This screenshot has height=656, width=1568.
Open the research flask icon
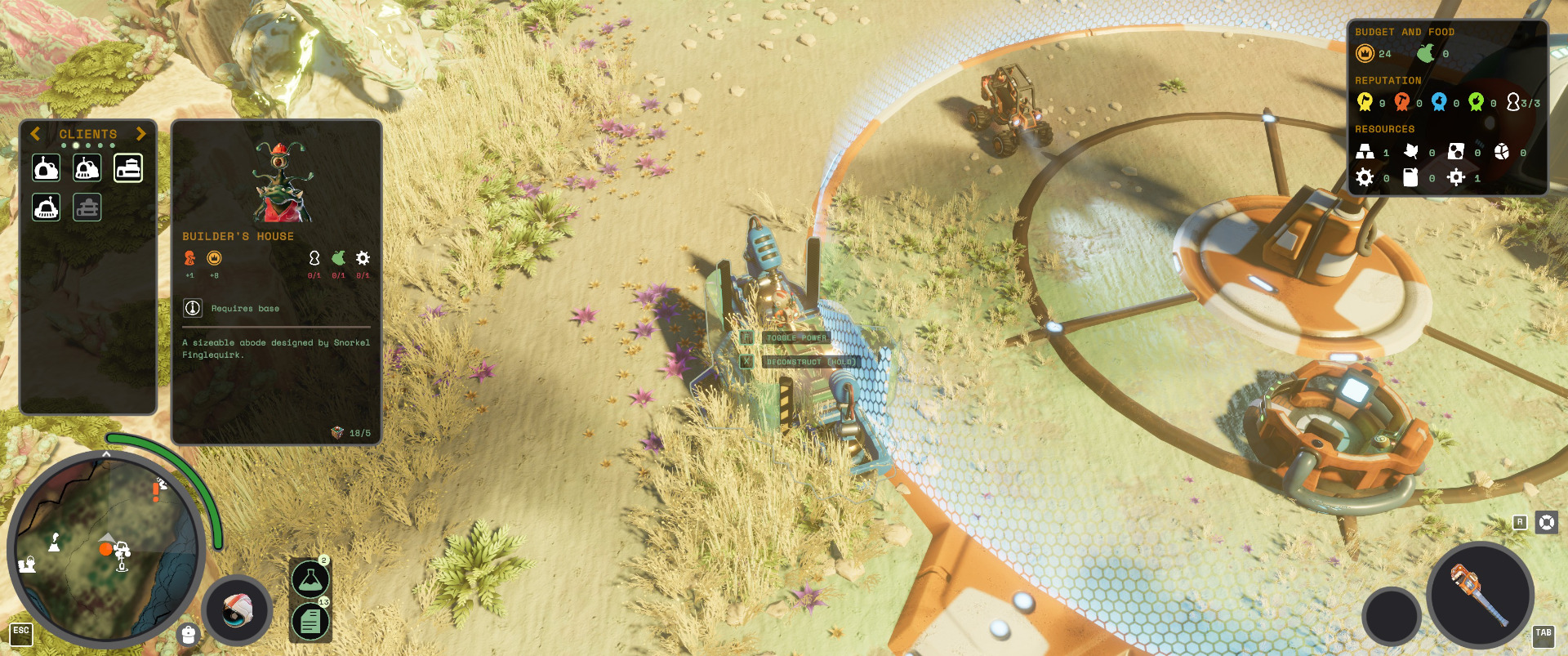pos(310,579)
